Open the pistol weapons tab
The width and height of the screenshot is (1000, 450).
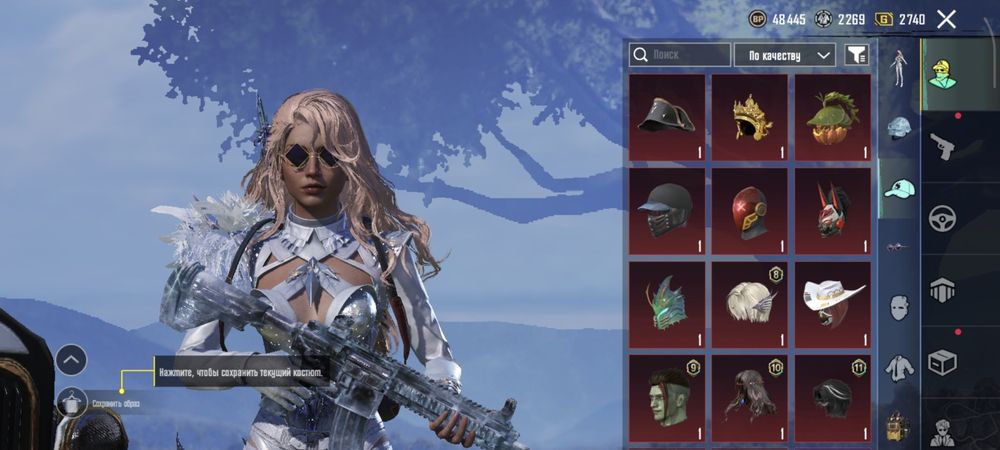point(942,148)
